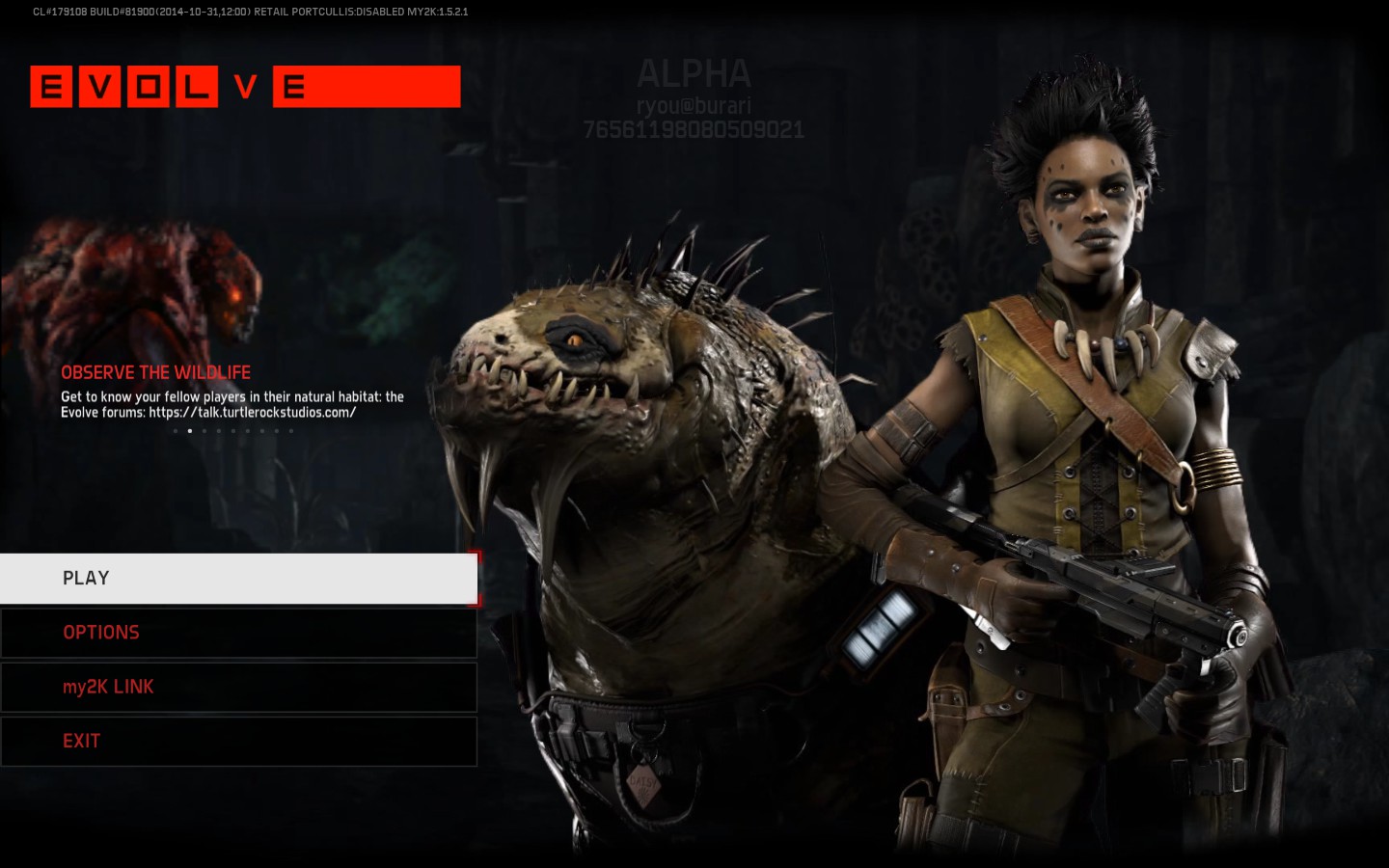This screenshot has height=868, width=1389.
Task: Open the OPTIONS menu
Action: 238,633
